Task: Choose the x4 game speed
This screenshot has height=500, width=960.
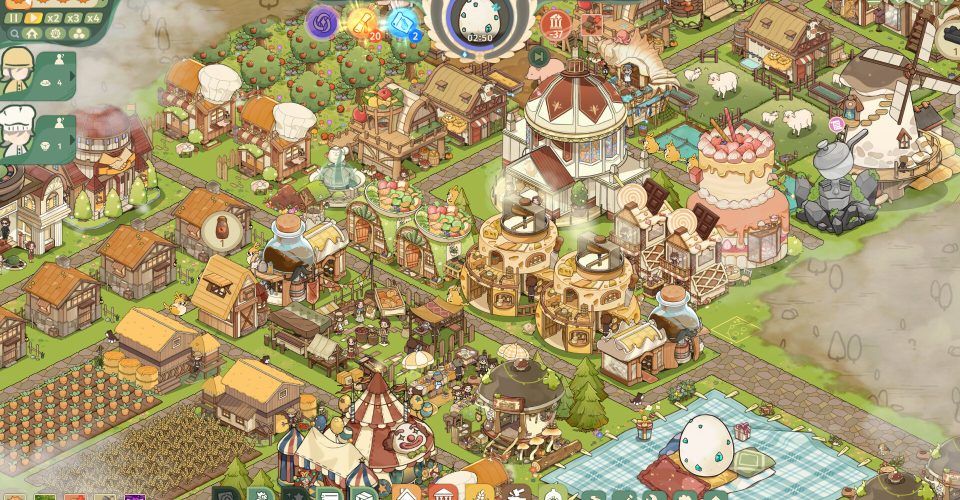Action: click(x=94, y=18)
